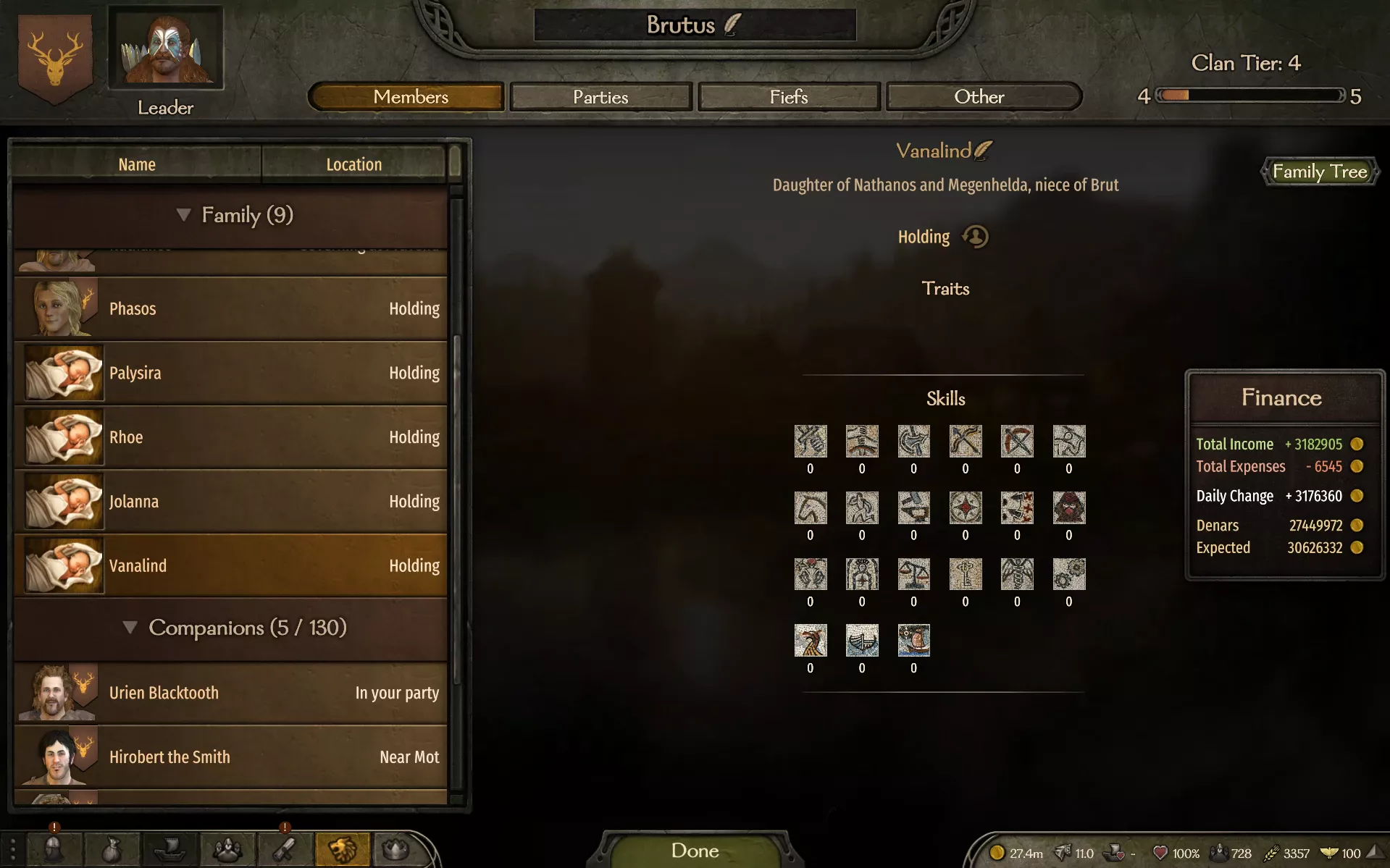1390x868 pixels.
Task: Switch to the Parties tab
Action: coord(600,96)
